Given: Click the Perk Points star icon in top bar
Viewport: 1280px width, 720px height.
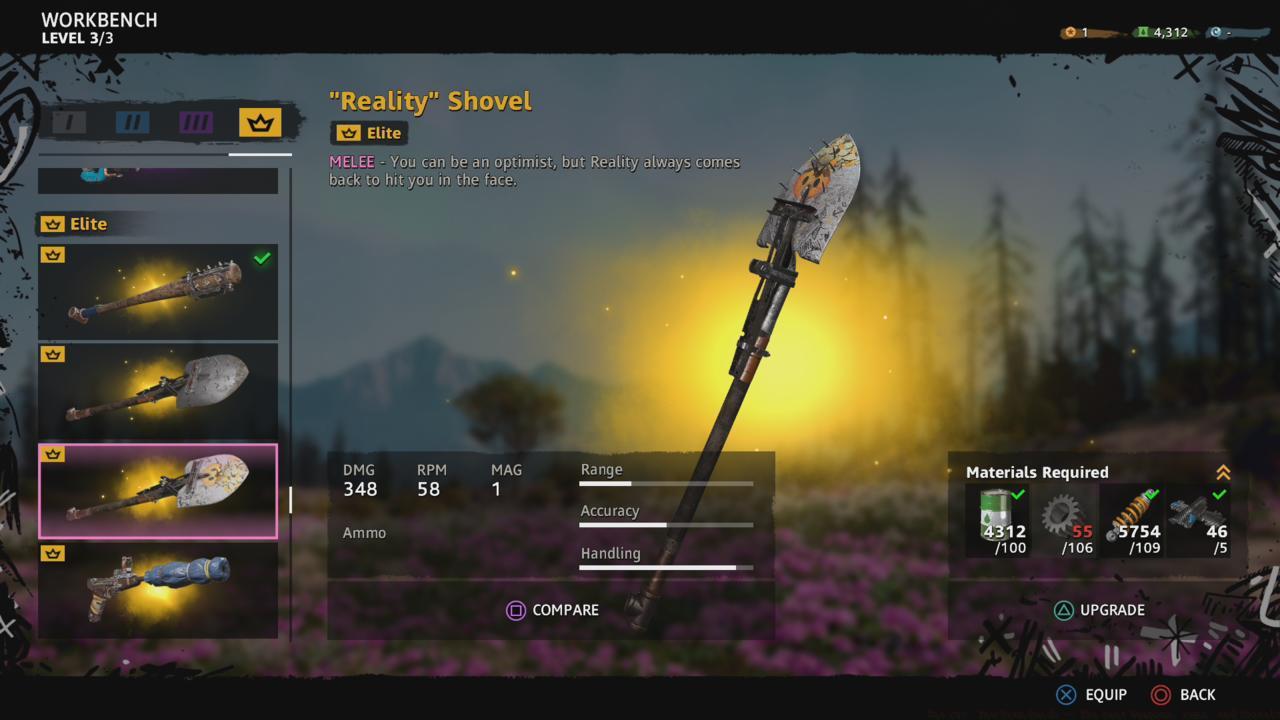Looking at the screenshot, I should coord(1068,31).
